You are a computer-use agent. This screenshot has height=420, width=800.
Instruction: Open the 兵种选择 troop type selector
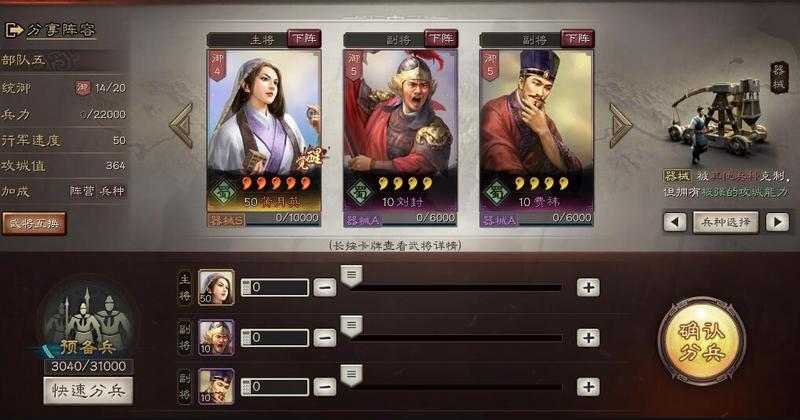tap(725, 222)
